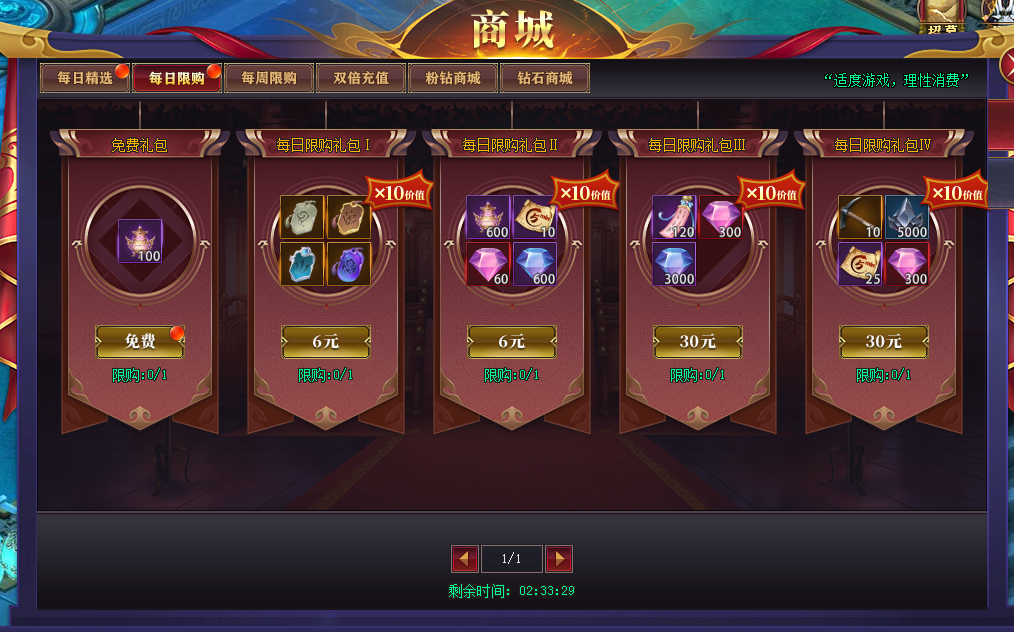Inspect the crown item in the free pack

(140, 241)
